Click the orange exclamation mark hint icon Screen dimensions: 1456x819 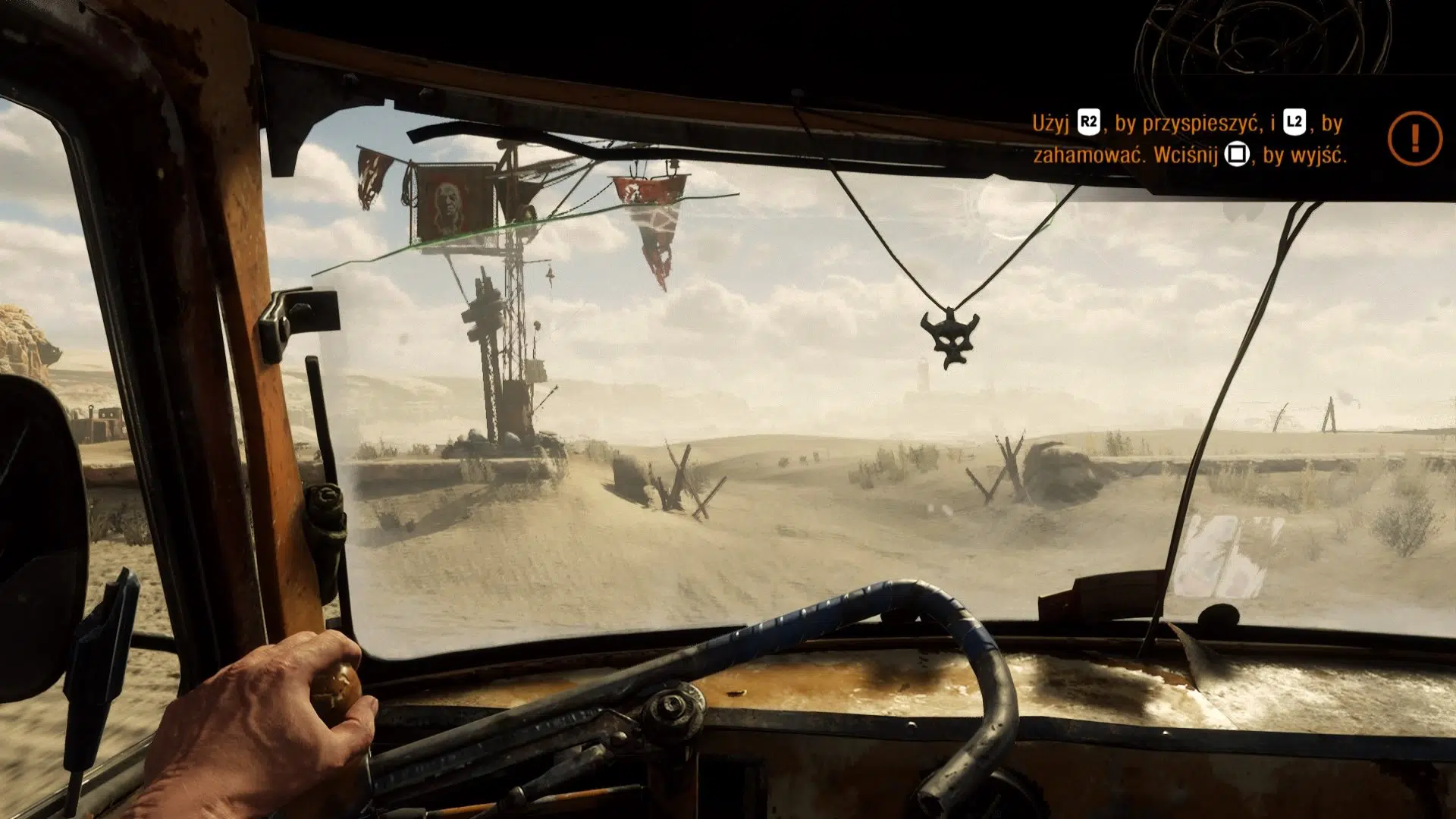pyautogui.click(x=1414, y=138)
